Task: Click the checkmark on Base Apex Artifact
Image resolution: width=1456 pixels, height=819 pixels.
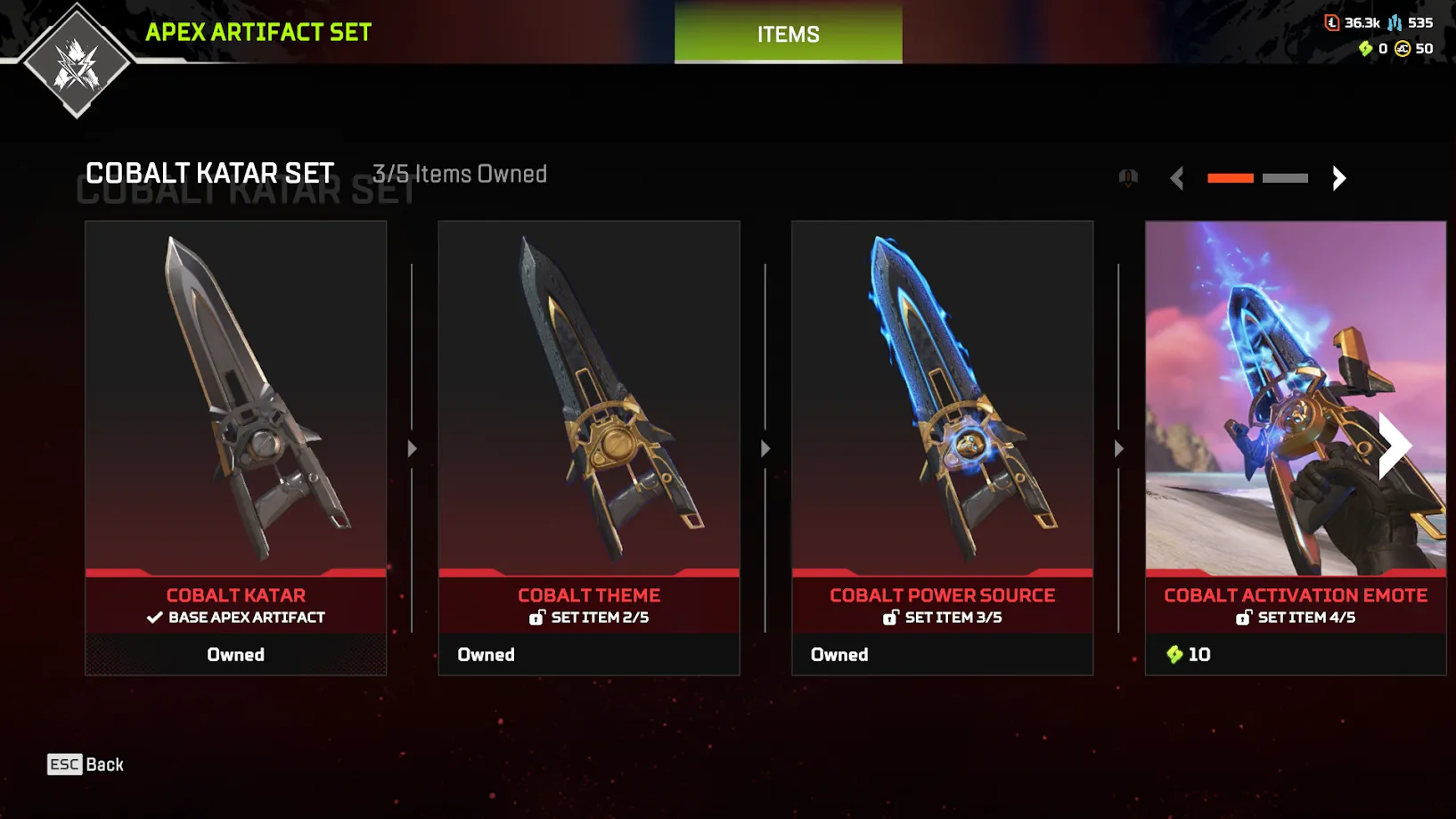Action: 154,616
